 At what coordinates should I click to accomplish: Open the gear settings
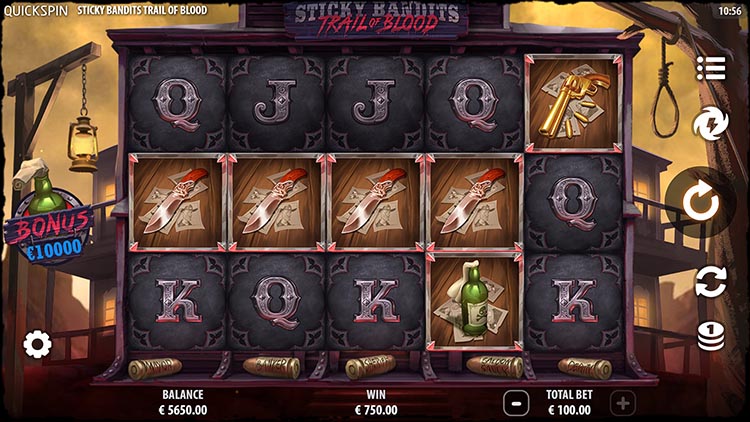coord(37,345)
